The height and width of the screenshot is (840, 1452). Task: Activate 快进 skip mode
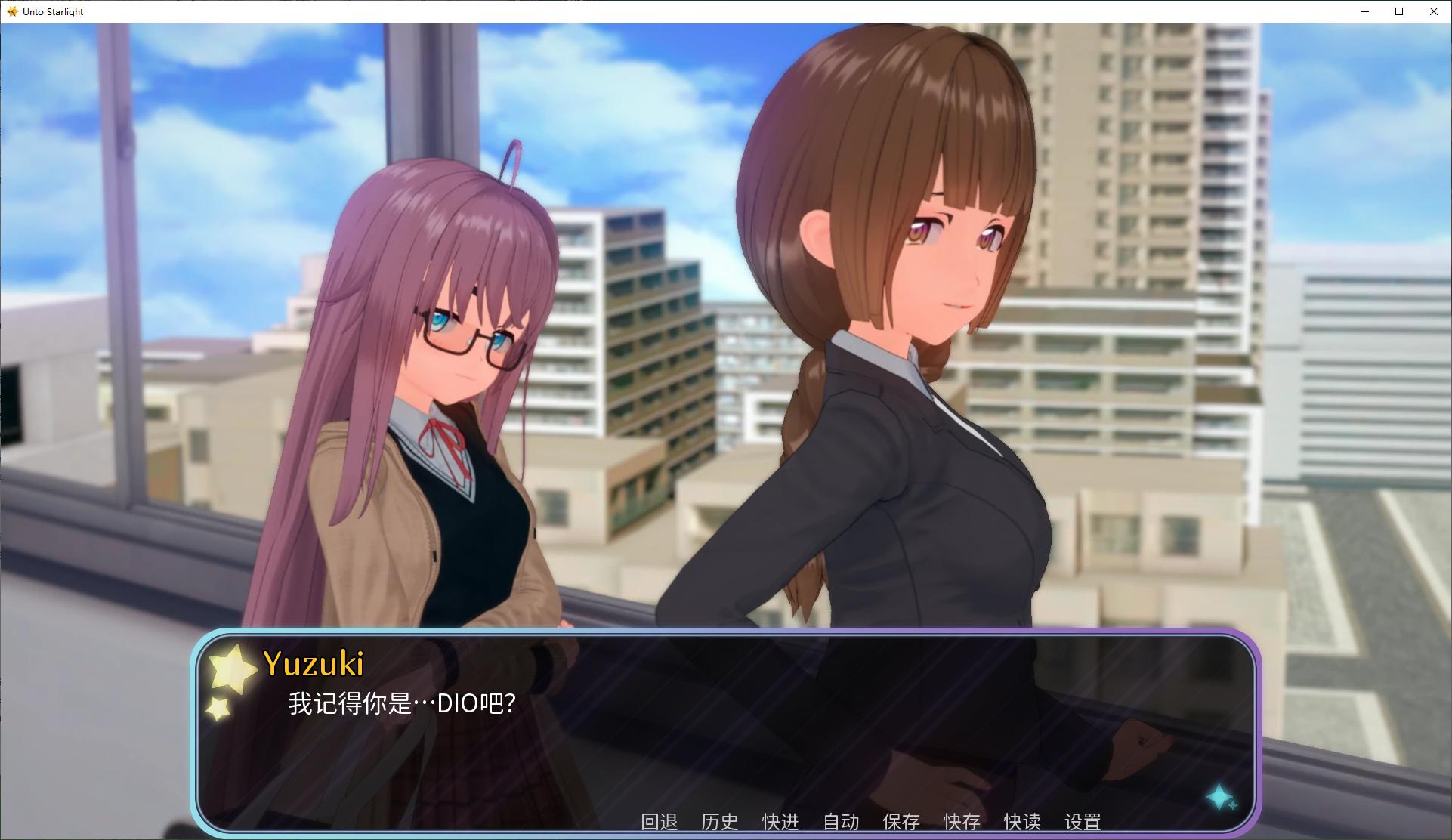pos(780,821)
